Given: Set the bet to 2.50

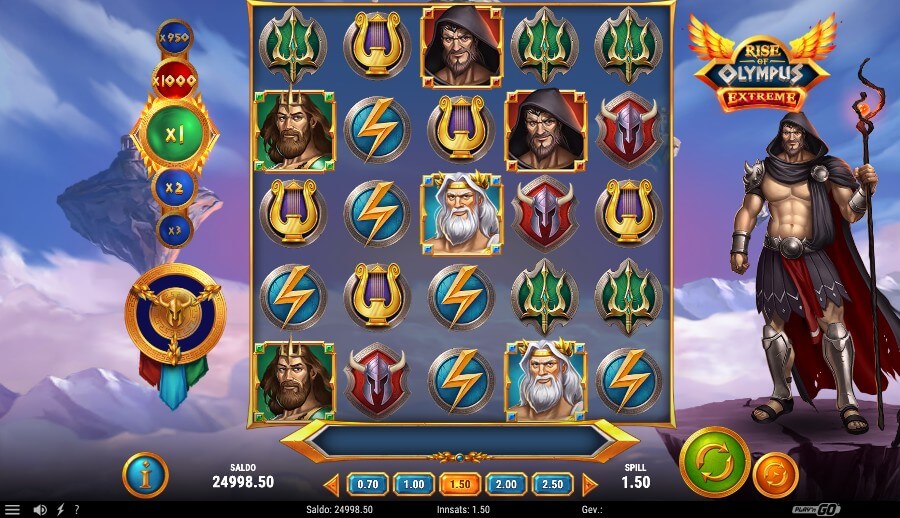Looking at the screenshot, I should 552,484.
